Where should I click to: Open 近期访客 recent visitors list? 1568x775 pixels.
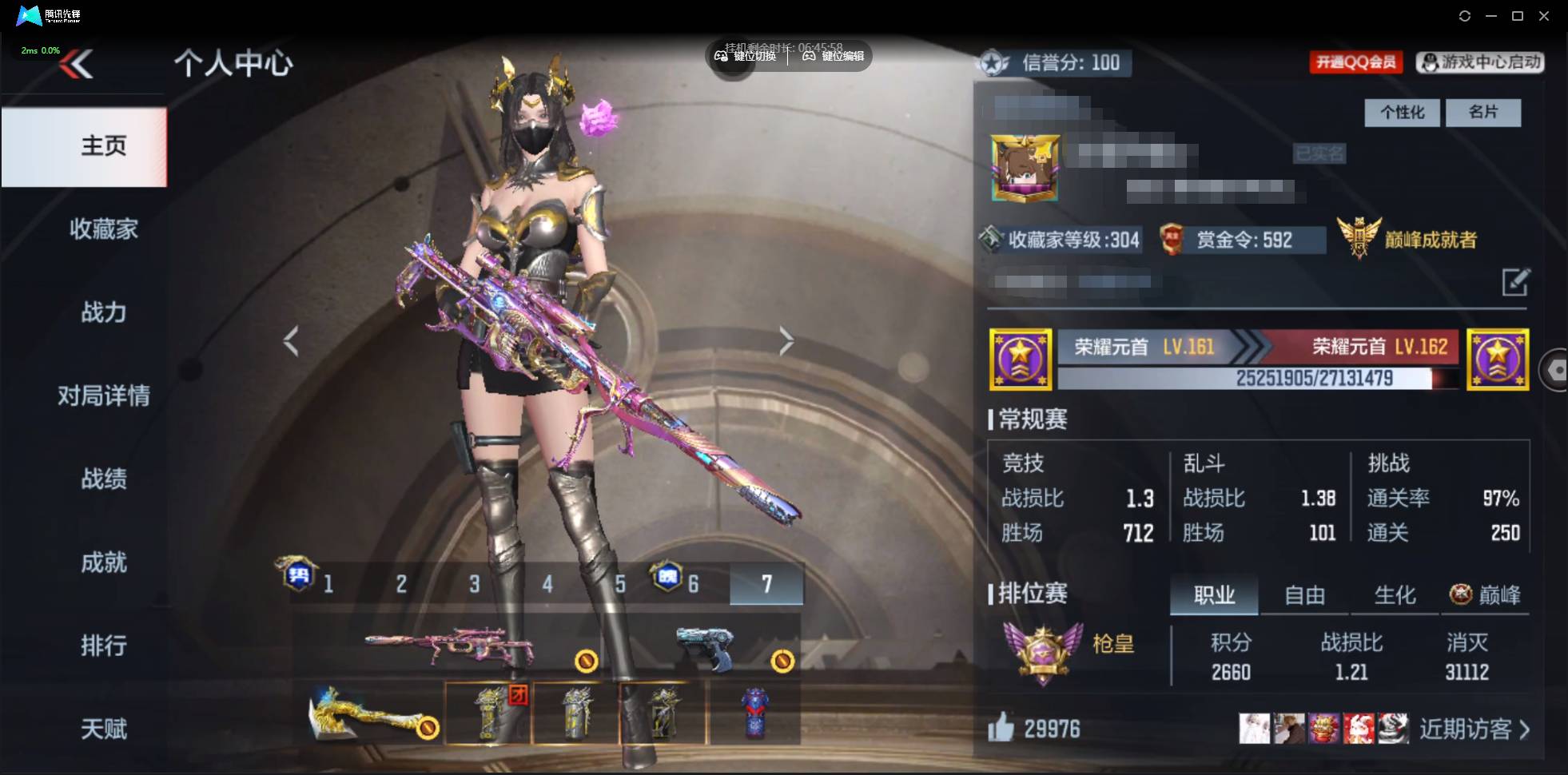[1474, 729]
